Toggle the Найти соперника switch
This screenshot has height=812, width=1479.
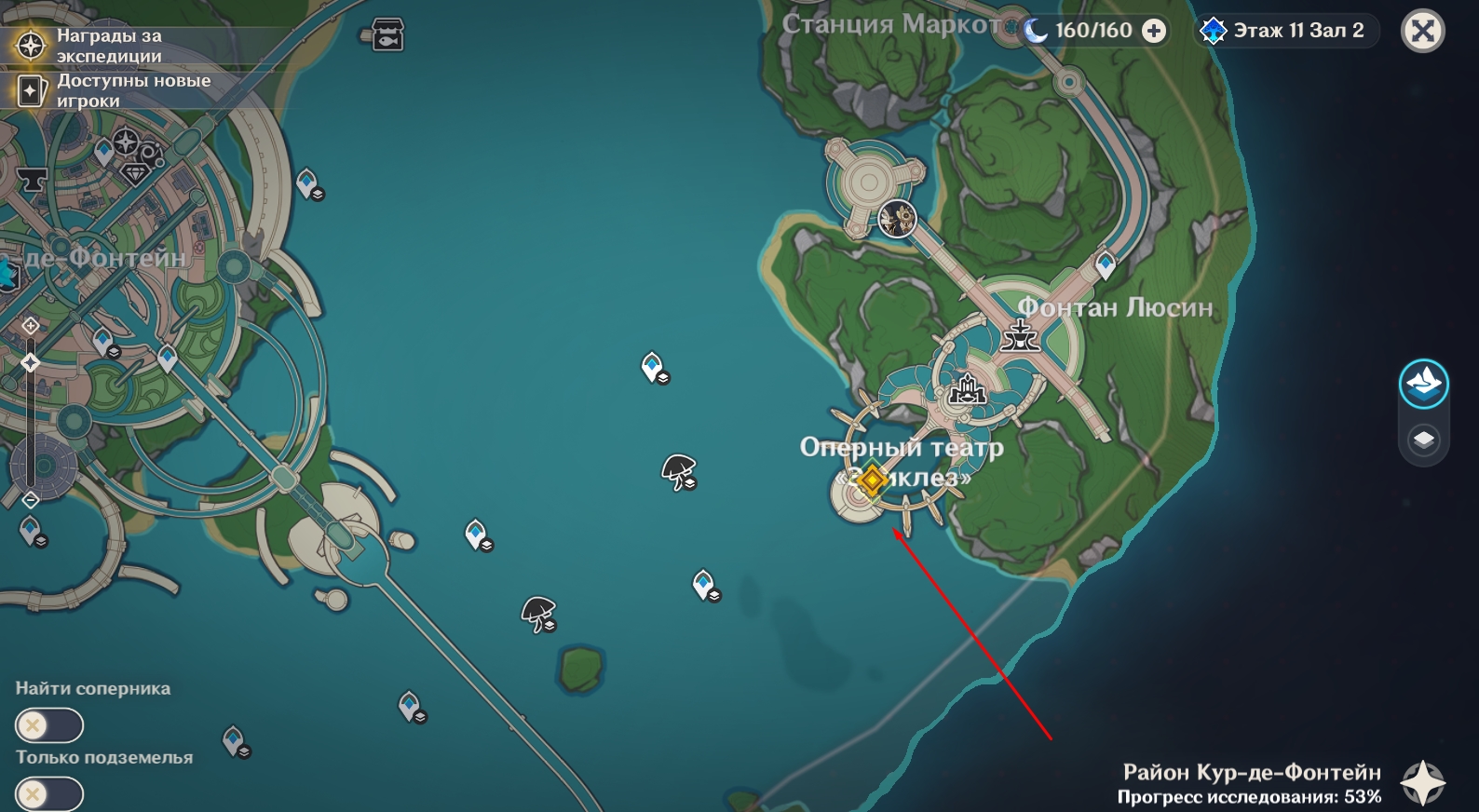(48, 725)
